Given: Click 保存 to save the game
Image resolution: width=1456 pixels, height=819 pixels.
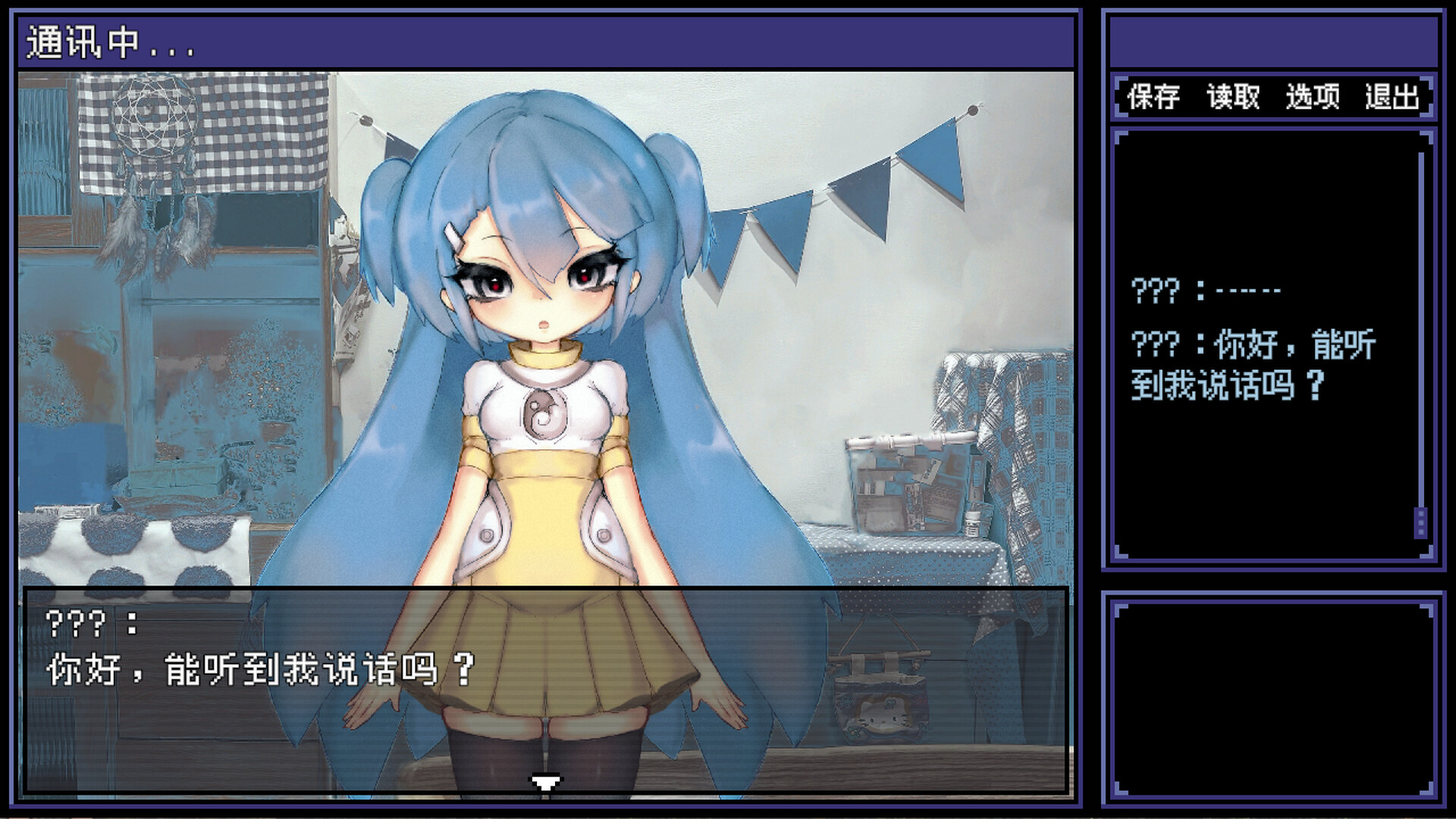Looking at the screenshot, I should (1153, 96).
